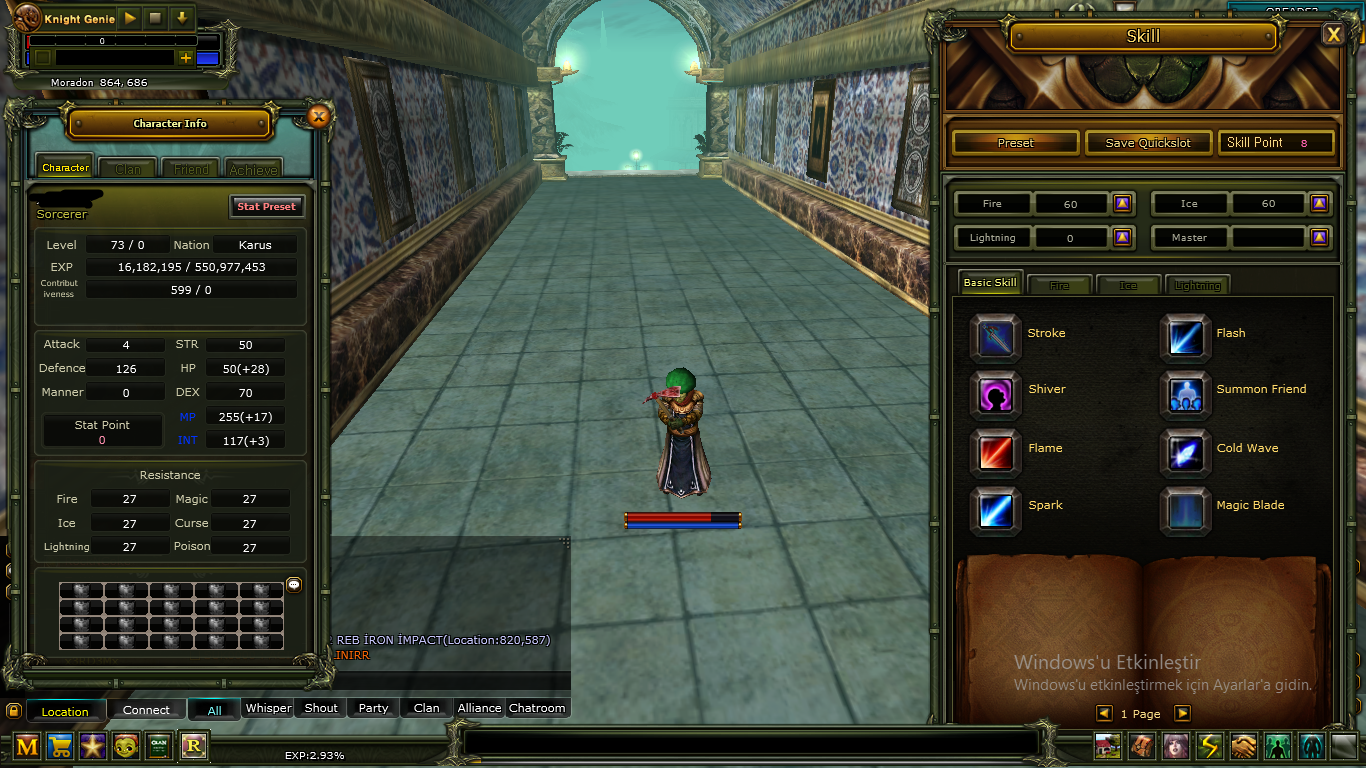Open the shopping cart store icon
The image size is (1366, 768).
click(x=60, y=745)
